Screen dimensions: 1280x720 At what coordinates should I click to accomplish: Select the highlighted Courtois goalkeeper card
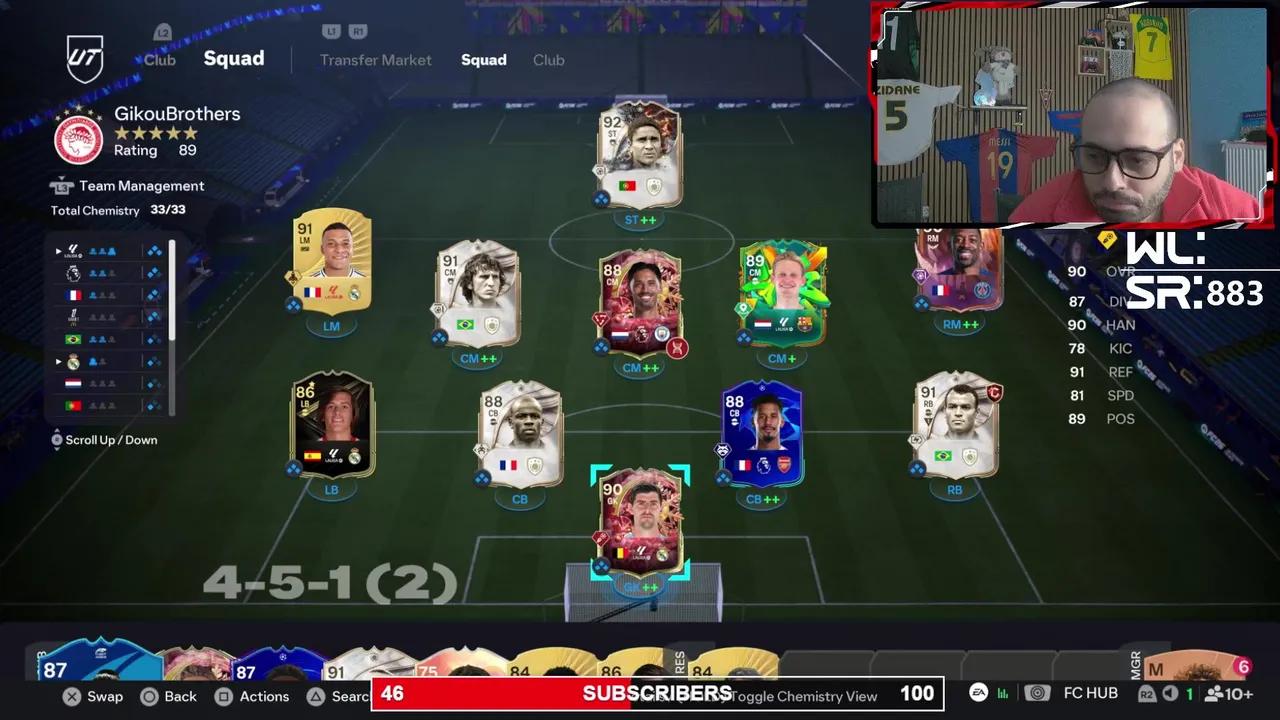tap(640, 525)
